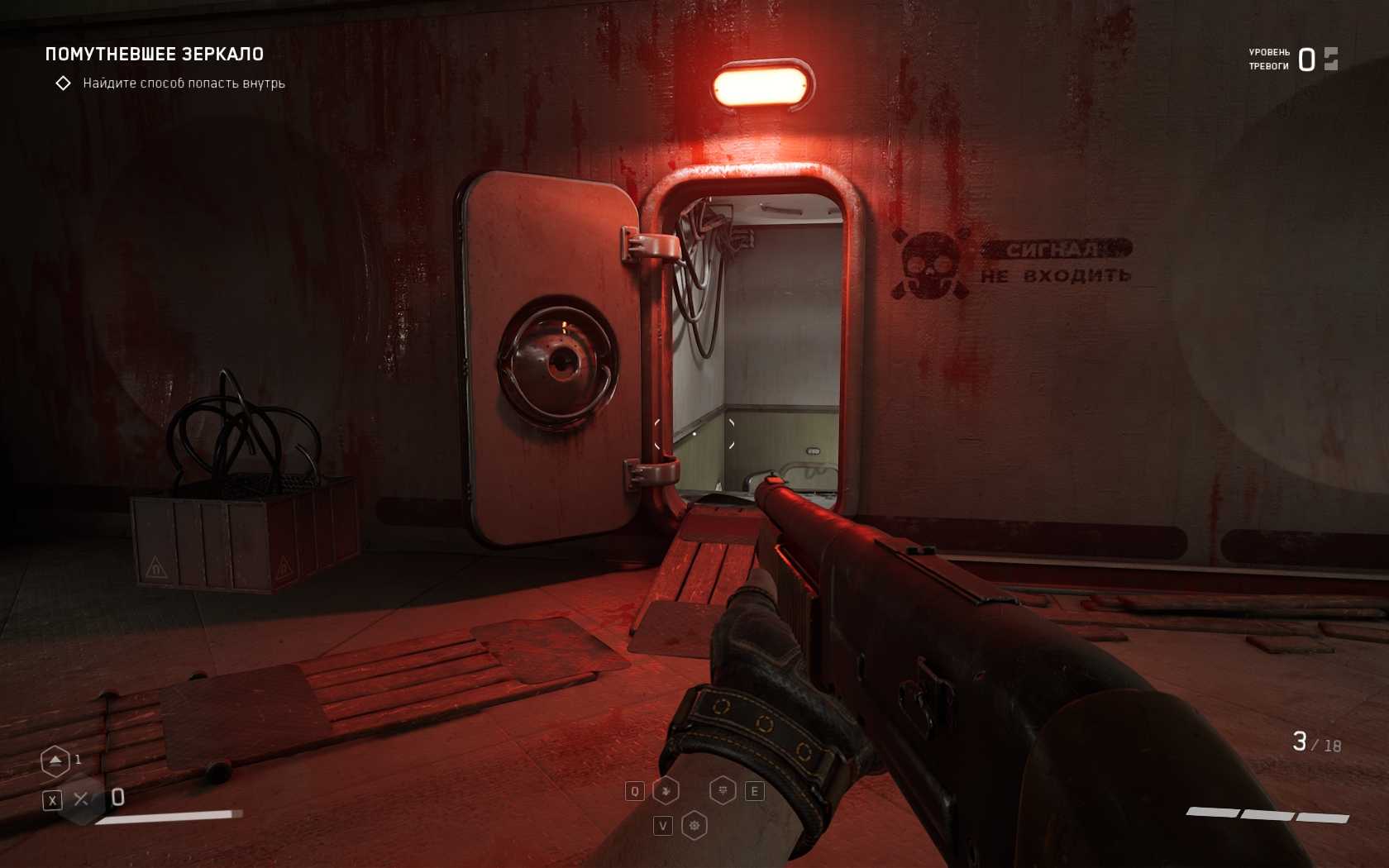1389x868 pixels.
Task: Select the crossed-out consumable slot icon
Action: (x=81, y=799)
